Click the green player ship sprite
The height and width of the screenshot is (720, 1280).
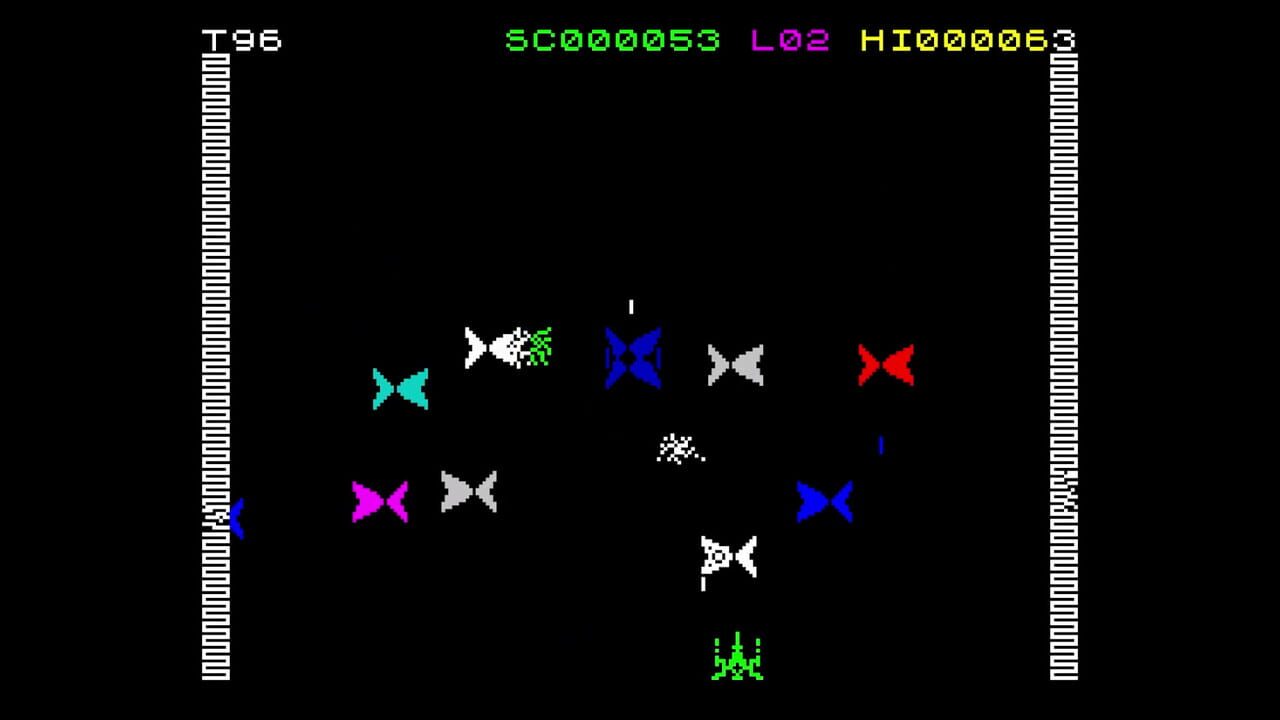tap(736, 660)
